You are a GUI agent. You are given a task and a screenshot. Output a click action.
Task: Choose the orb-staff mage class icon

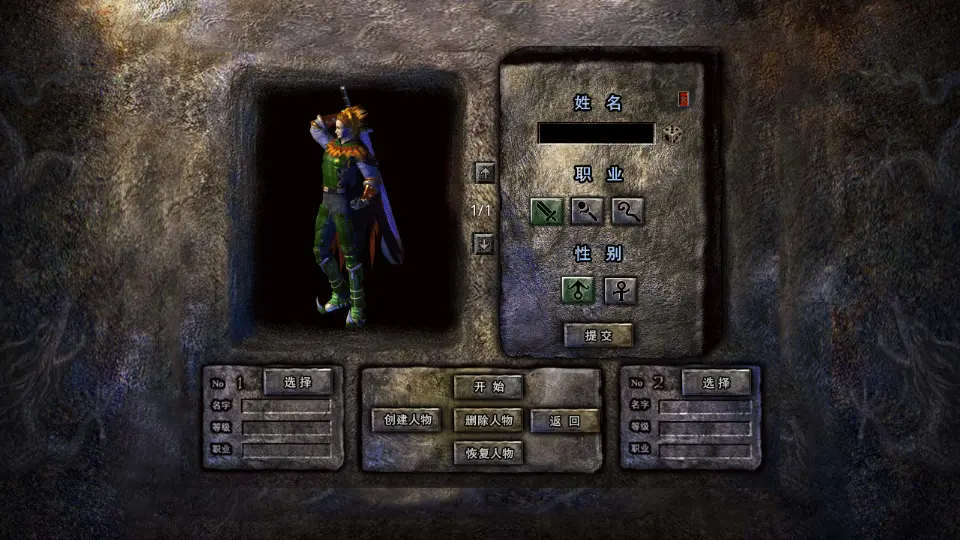click(587, 212)
